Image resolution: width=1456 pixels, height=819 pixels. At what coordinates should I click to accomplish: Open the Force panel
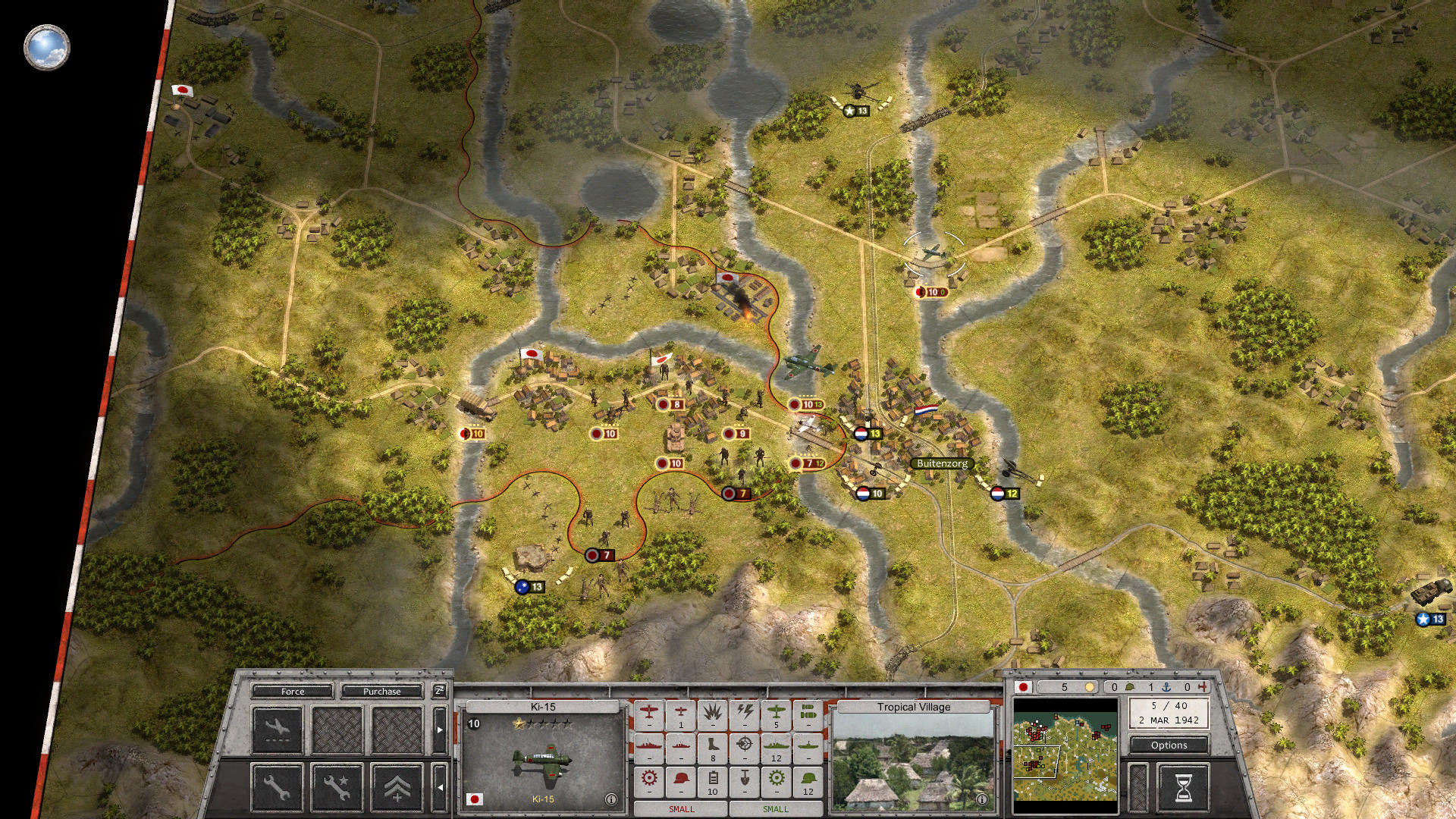293,692
